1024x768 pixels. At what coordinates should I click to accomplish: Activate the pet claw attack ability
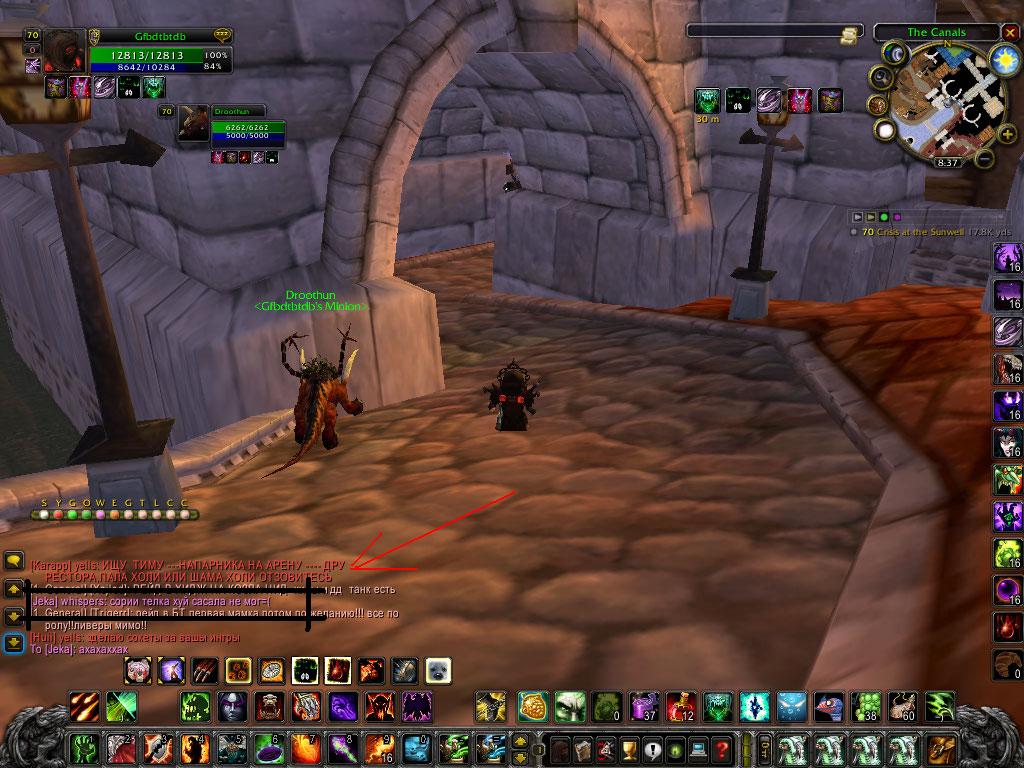click(205, 669)
